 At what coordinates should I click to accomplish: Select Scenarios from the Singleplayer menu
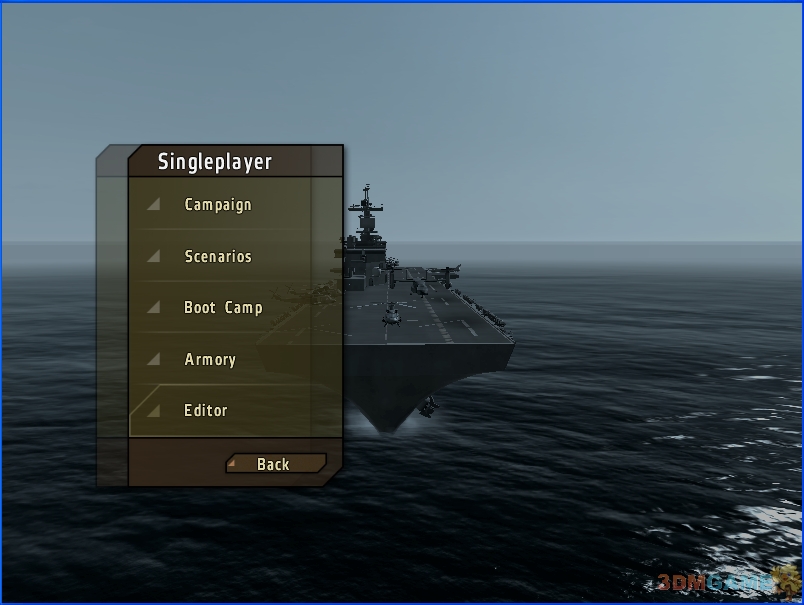218,257
